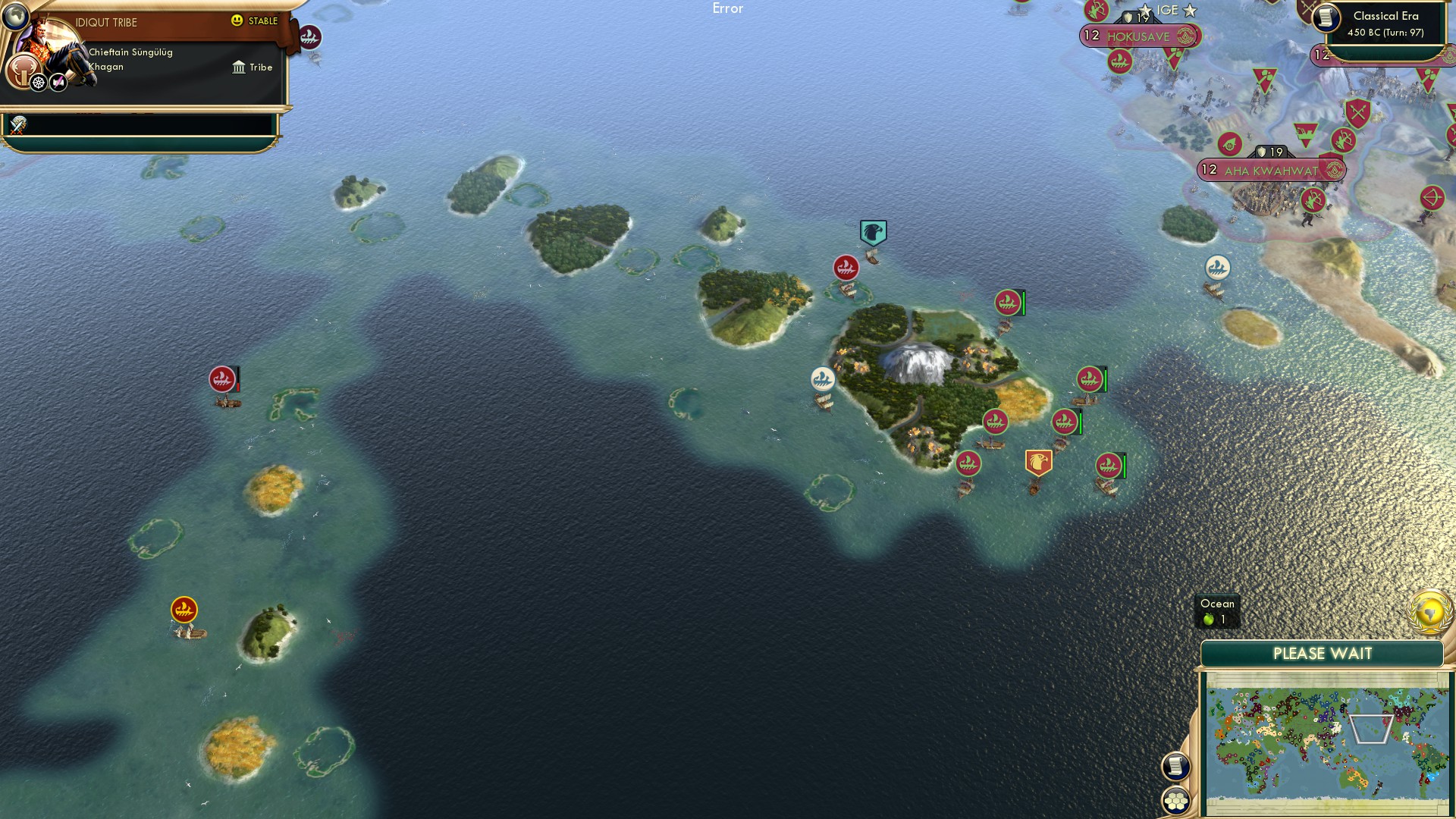Viewport: 1456px width, 819px height.
Task: Open the diplomacy globe icon top-left
Action: 15,16
